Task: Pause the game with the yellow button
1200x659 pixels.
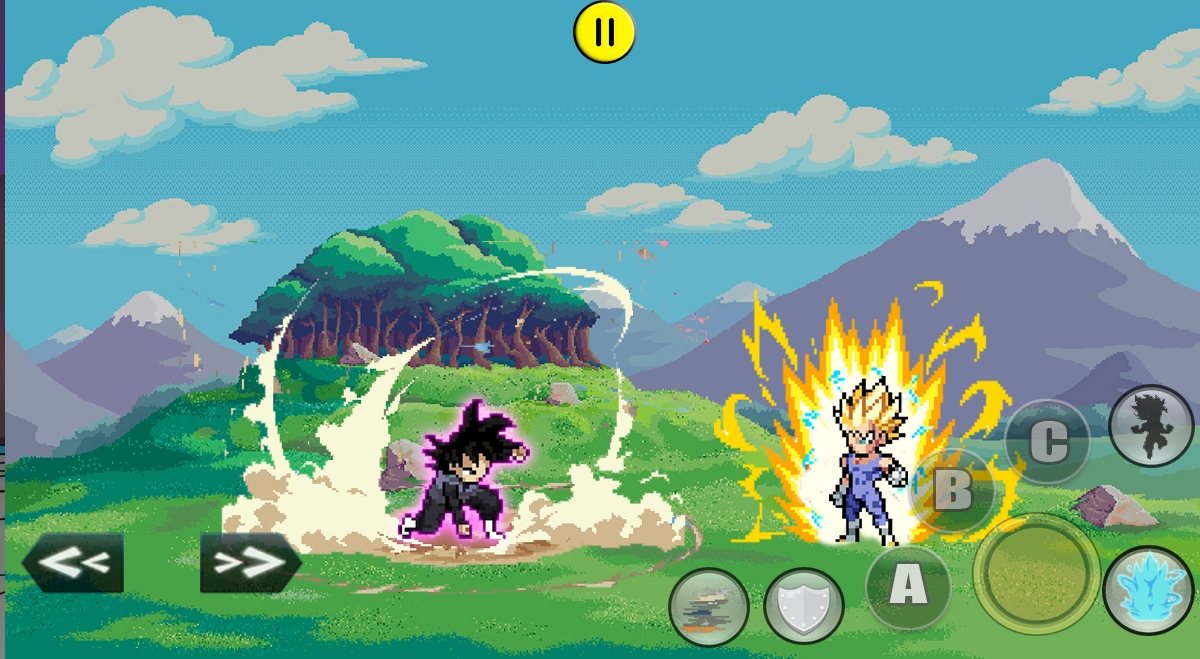Action: [604, 32]
